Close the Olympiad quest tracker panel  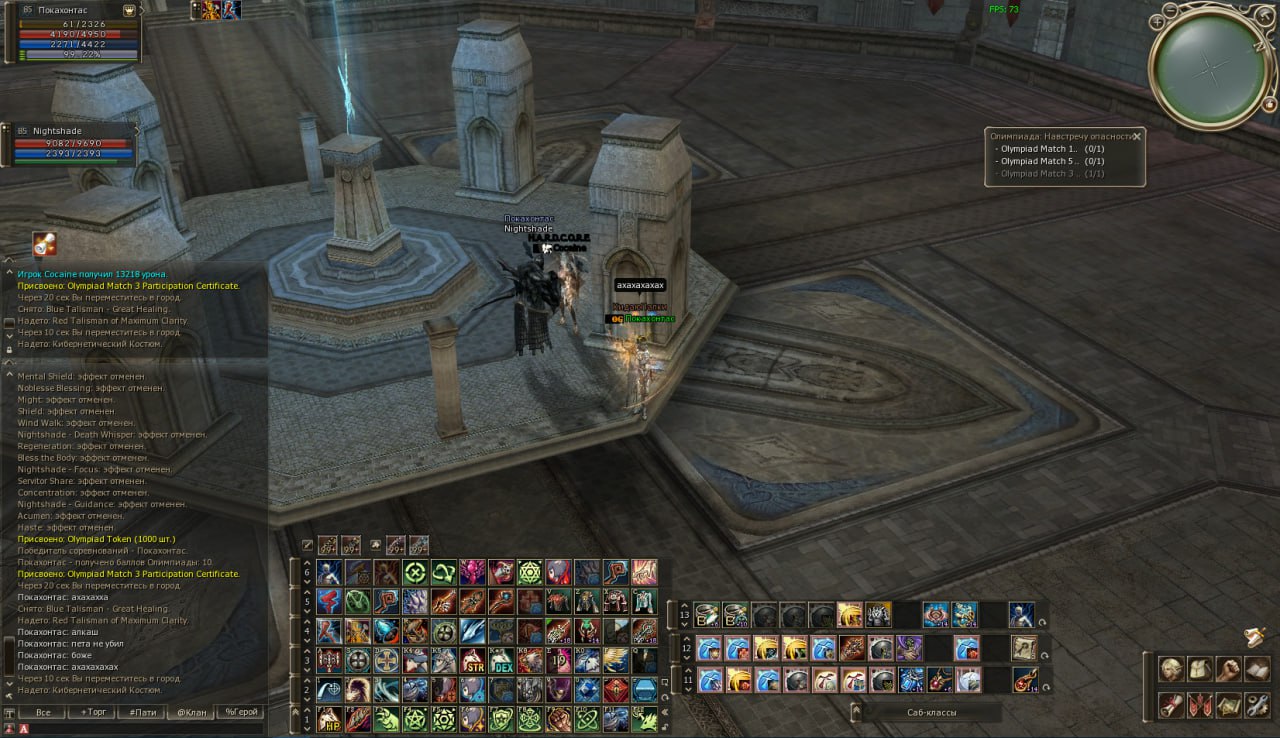coord(1136,136)
